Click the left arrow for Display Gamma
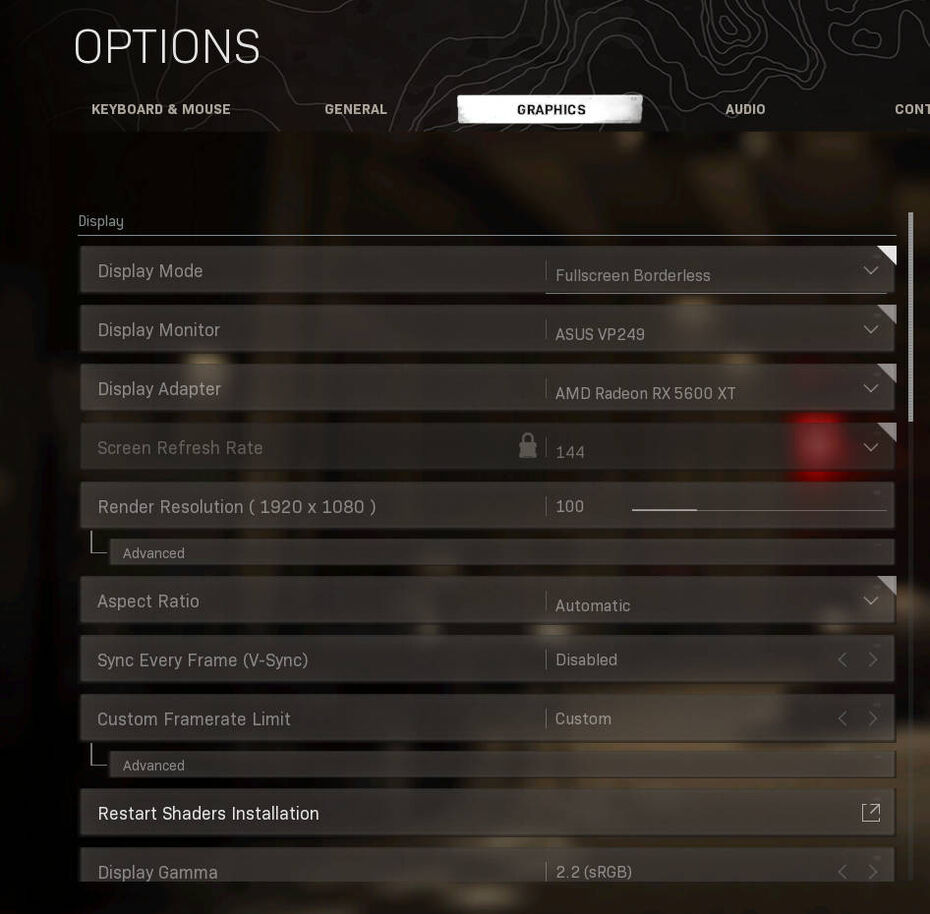The width and height of the screenshot is (930, 914). (842, 872)
